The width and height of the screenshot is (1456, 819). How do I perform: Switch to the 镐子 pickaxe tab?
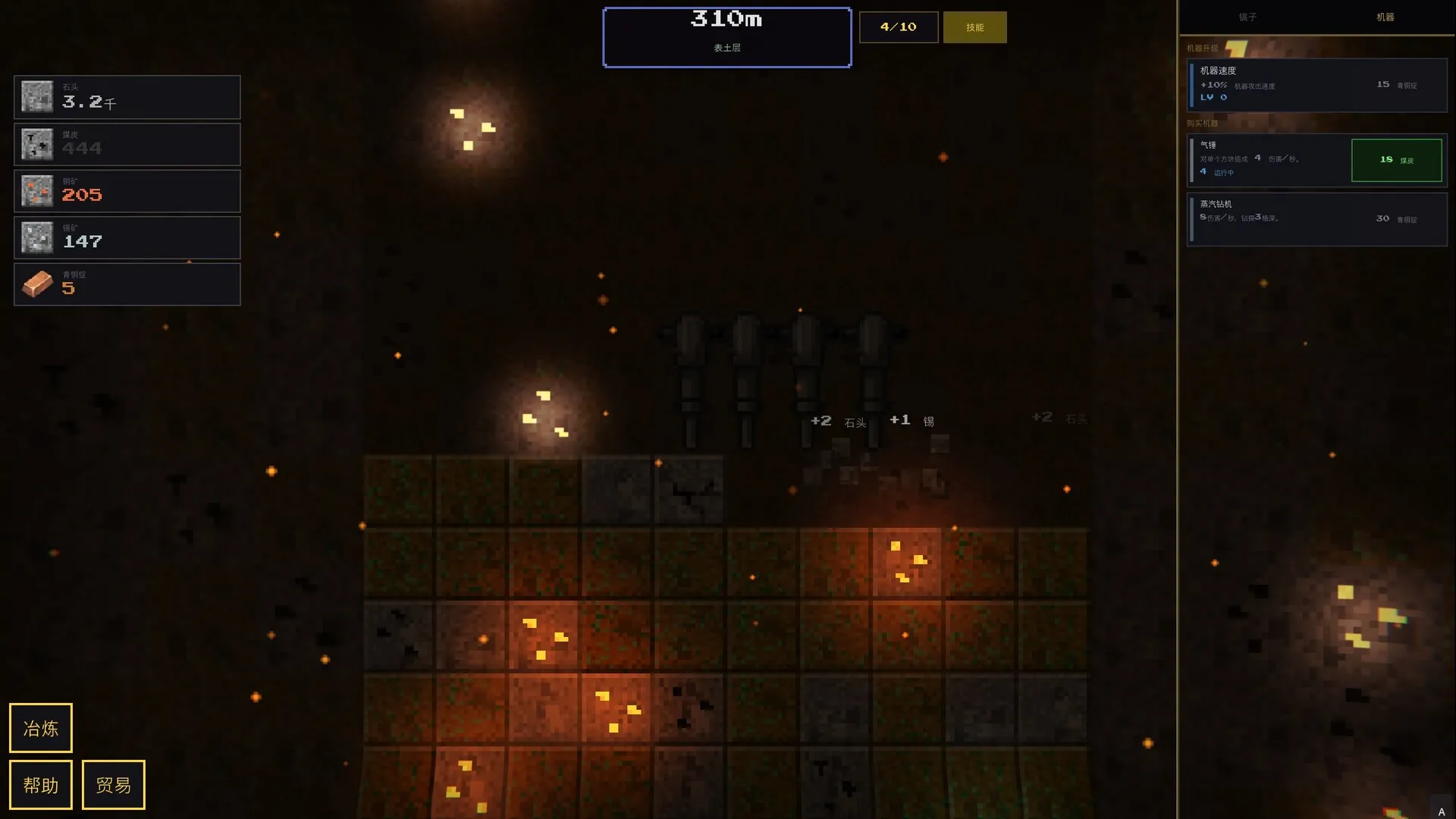point(1247,17)
